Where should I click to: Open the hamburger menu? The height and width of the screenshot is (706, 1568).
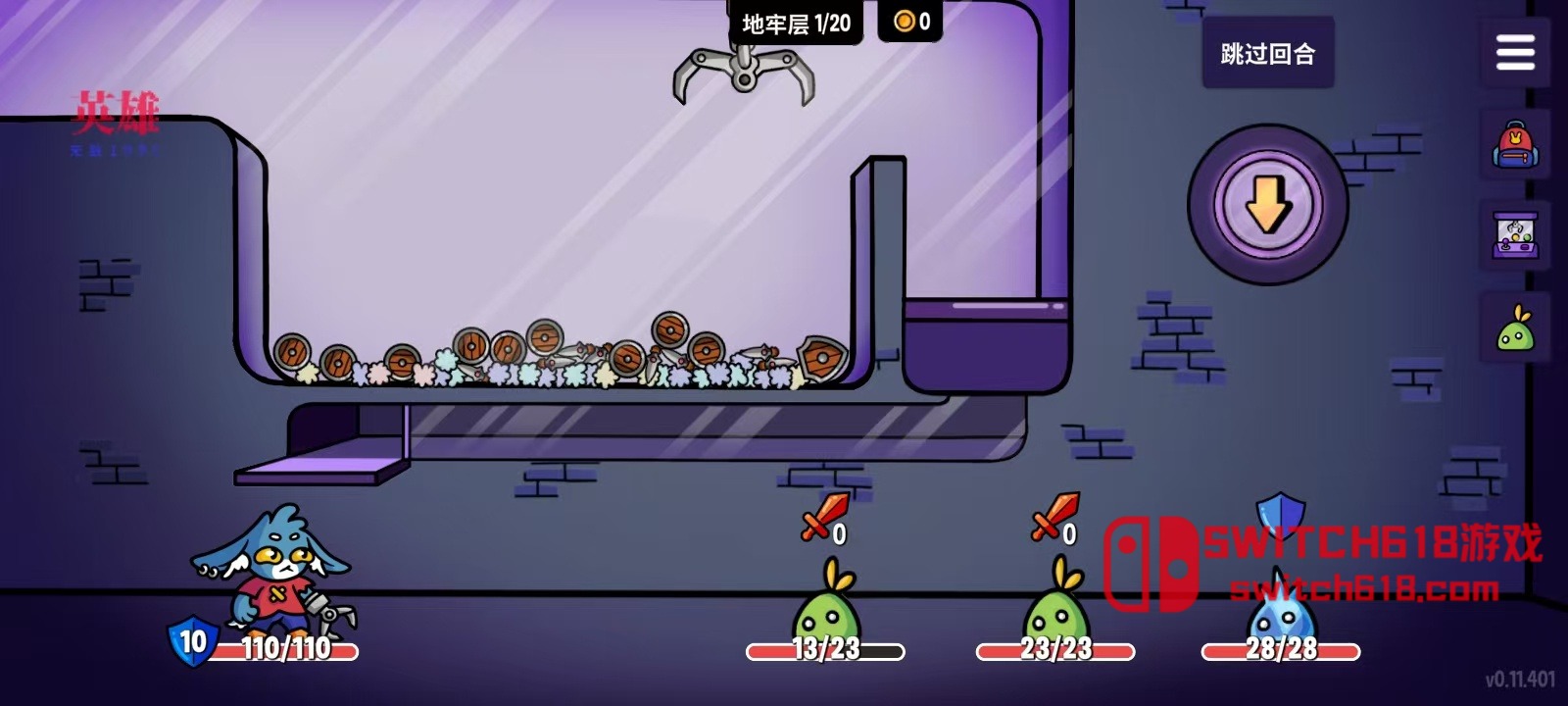click(x=1515, y=52)
